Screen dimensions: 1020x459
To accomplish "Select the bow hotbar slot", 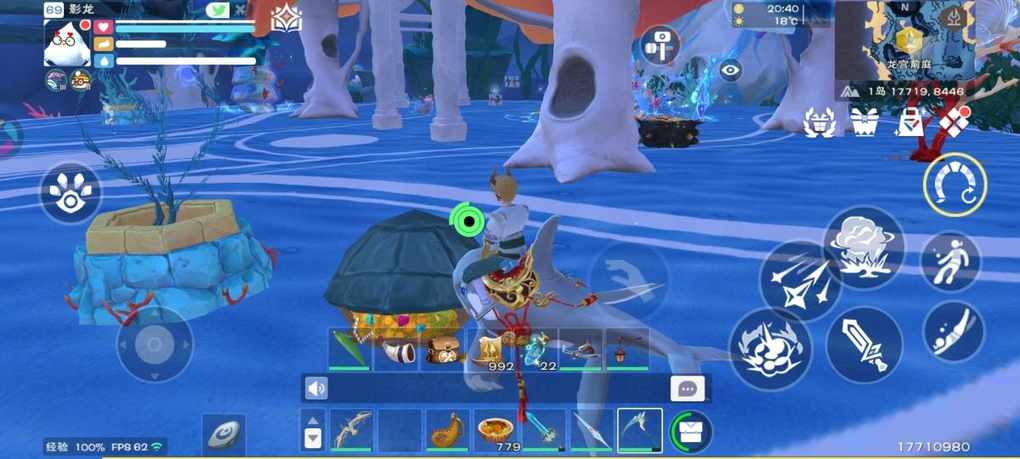I will click(x=352, y=429).
